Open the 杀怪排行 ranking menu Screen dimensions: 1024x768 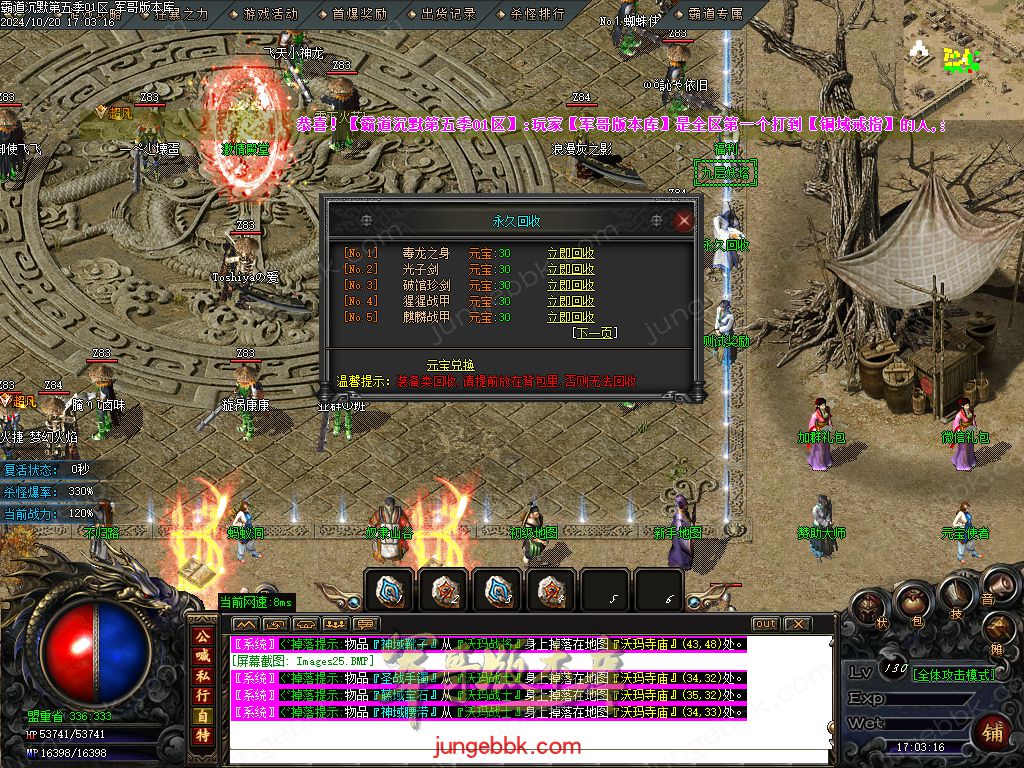click(x=537, y=15)
